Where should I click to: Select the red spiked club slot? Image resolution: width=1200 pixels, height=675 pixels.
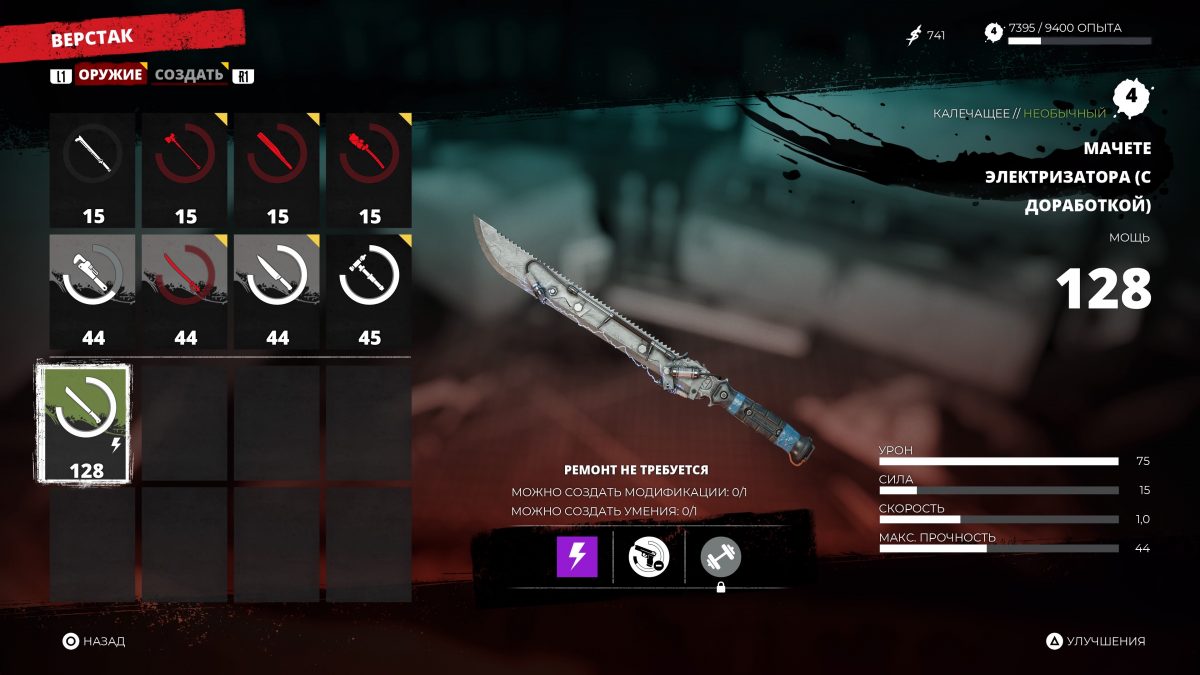pyautogui.click(x=369, y=169)
